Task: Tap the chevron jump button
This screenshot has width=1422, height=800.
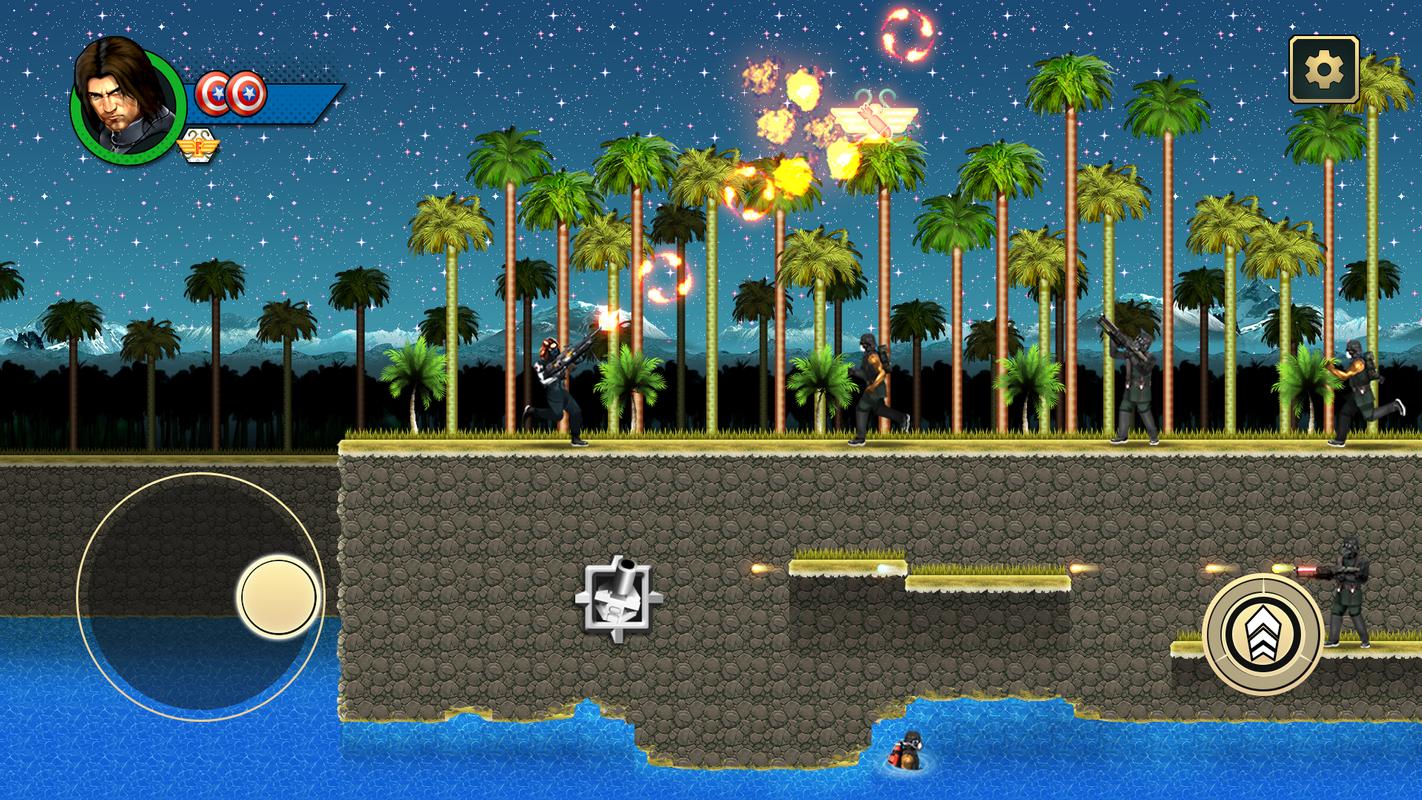Action: click(x=1262, y=633)
